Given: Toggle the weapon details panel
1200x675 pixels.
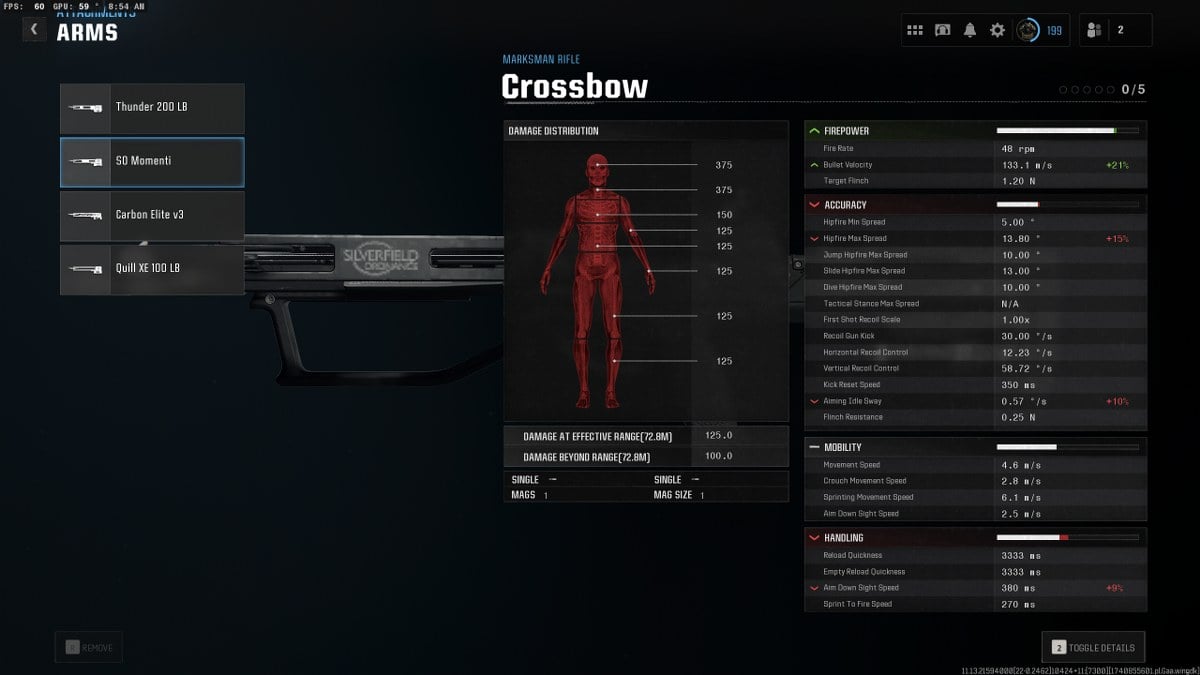Looking at the screenshot, I should [1093, 647].
